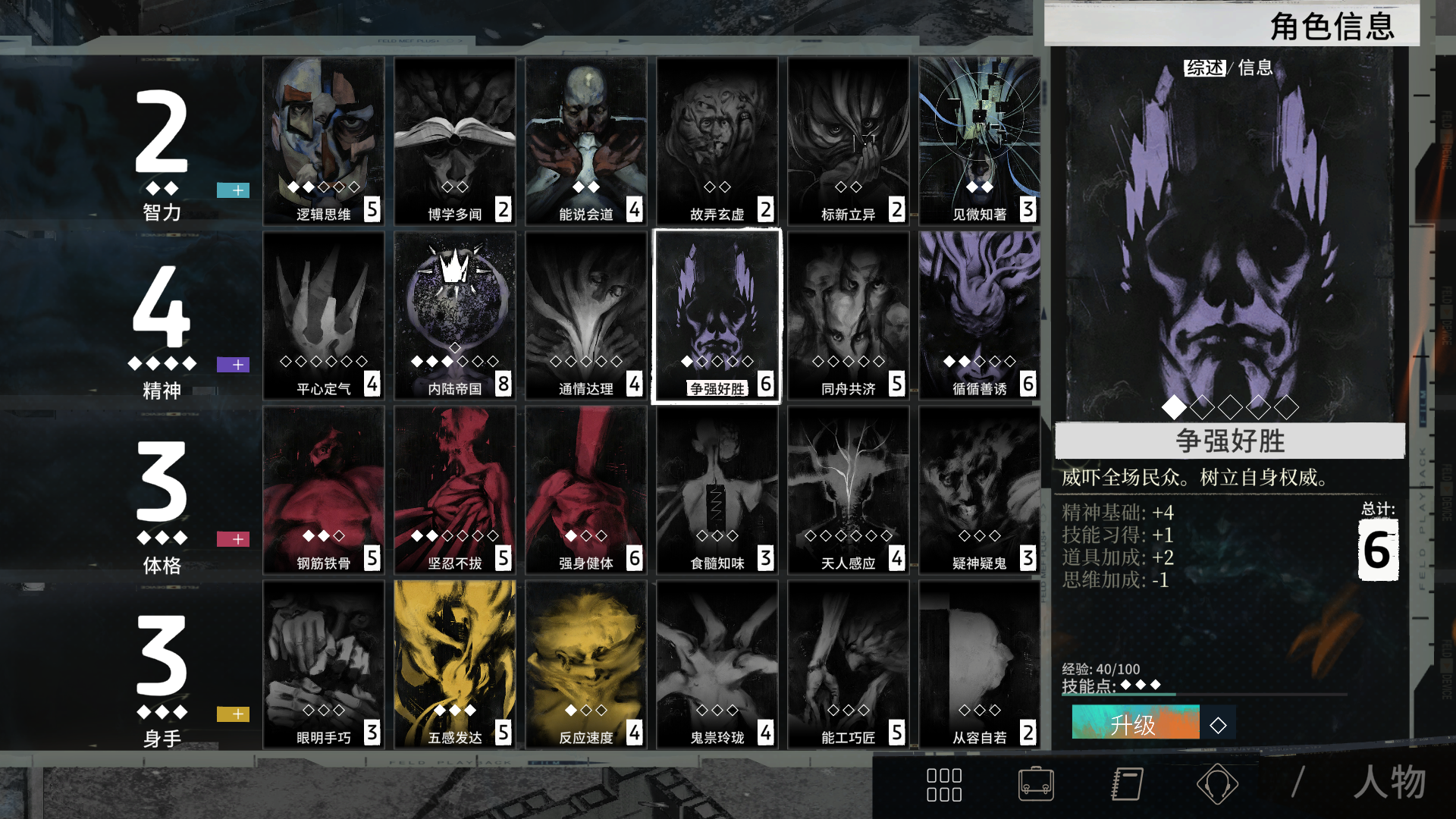Image resolution: width=1456 pixels, height=819 pixels.
Task: Raise 体格 using the red plus button
Action: (233, 539)
